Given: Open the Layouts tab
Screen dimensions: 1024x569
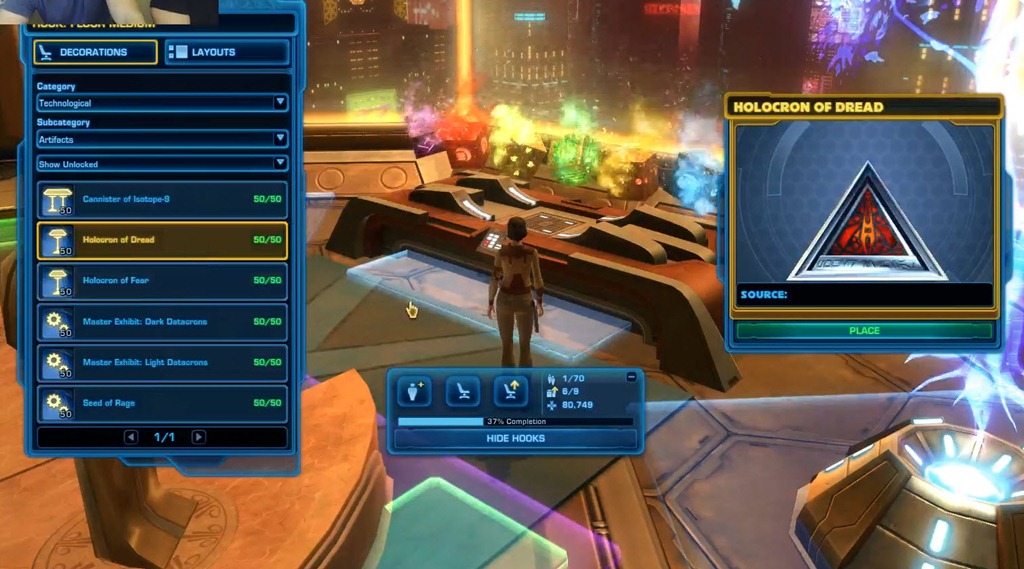Looking at the screenshot, I should pos(227,52).
